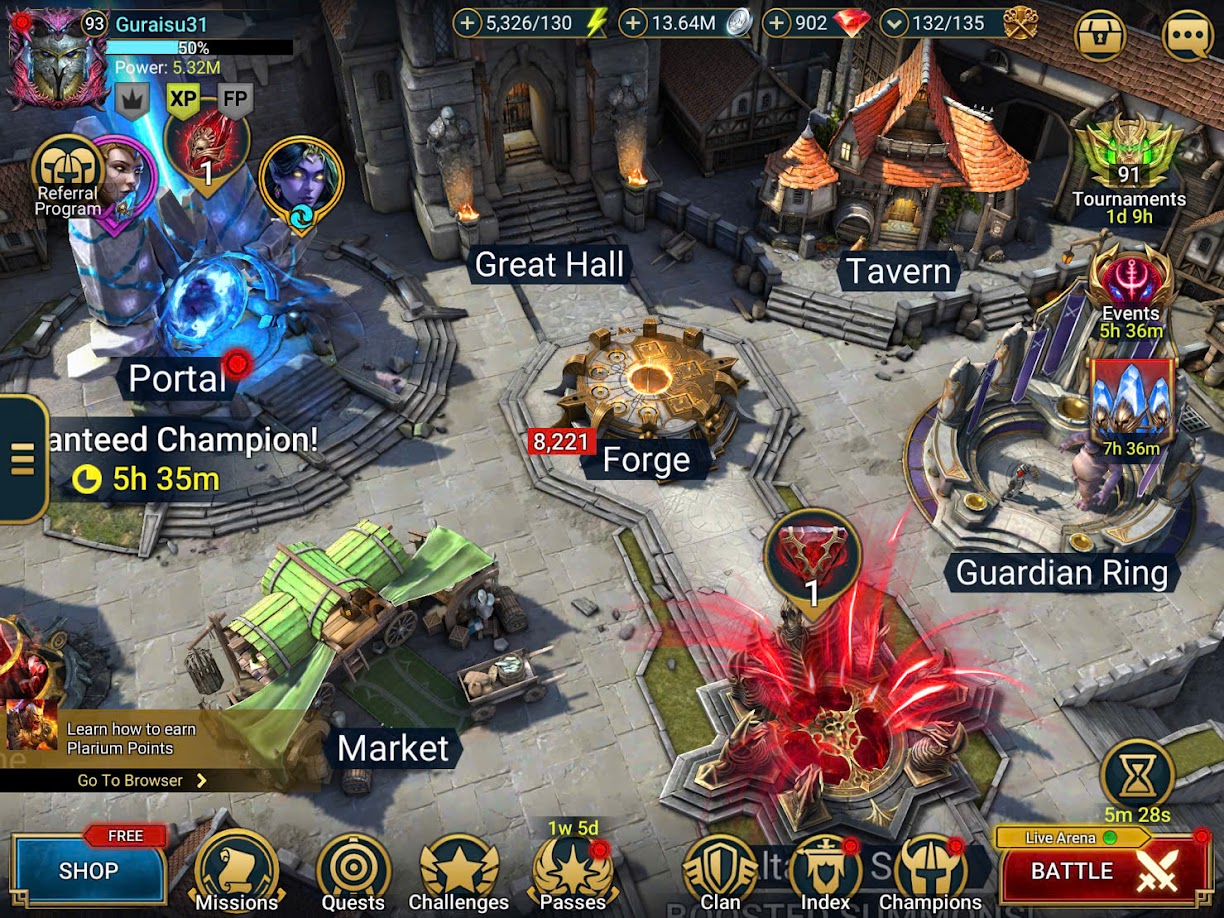Open the Shop
Image resolution: width=1224 pixels, height=918 pixels.
(x=88, y=870)
